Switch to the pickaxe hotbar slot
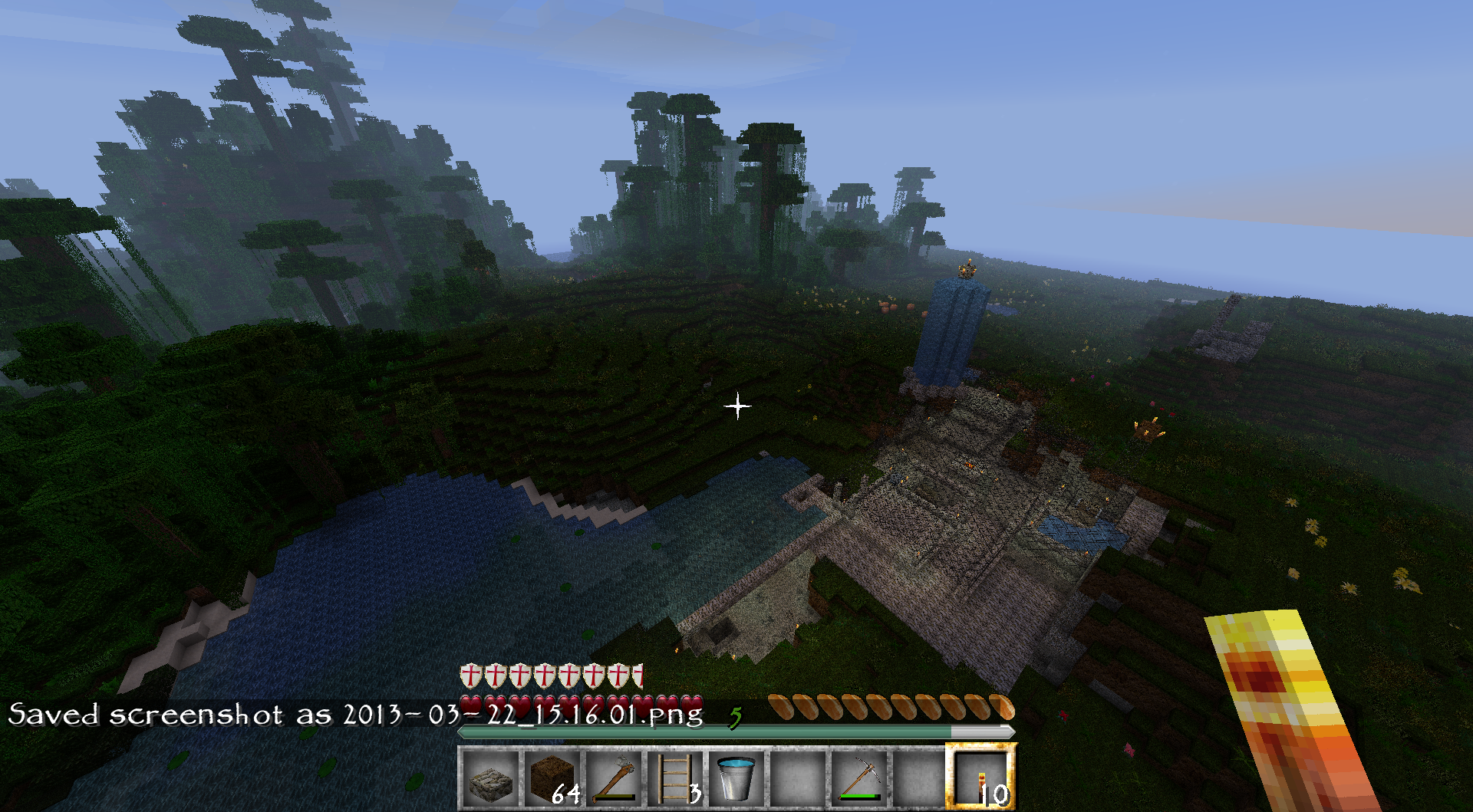Viewport: 1473px width, 812px height. (859, 778)
